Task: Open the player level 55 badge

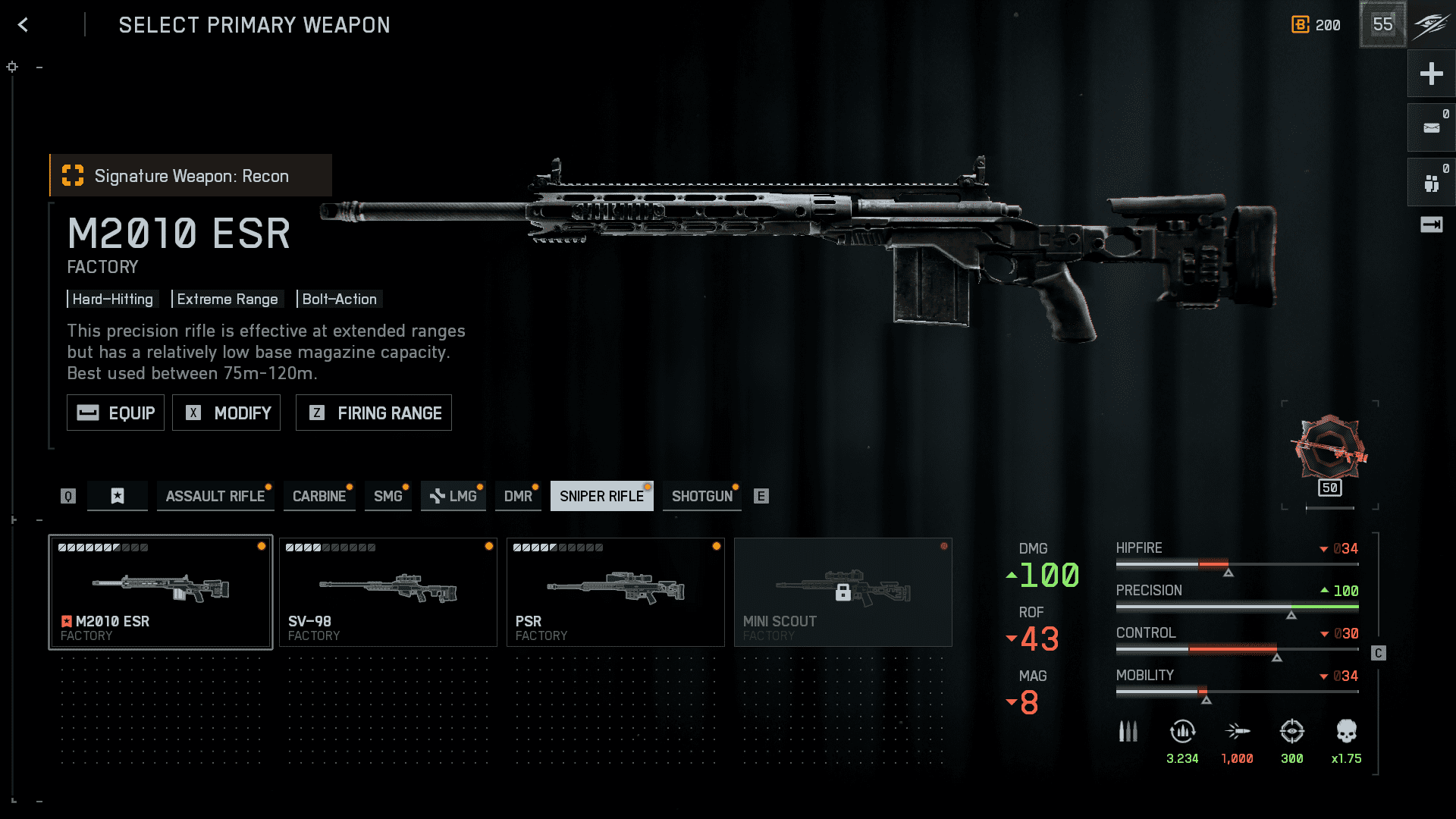Action: click(1382, 24)
